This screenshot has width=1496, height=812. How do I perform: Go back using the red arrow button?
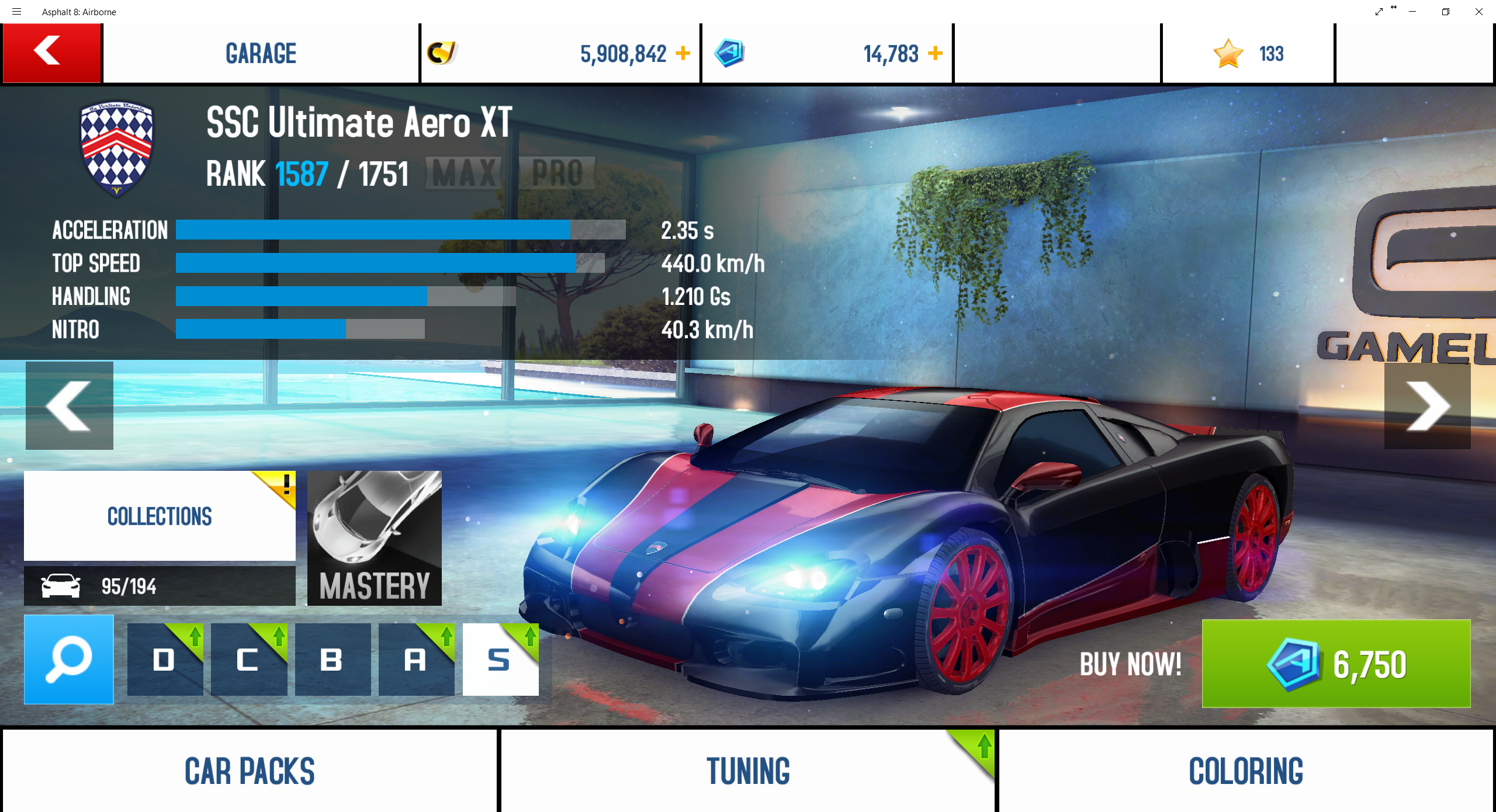pos(51,53)
